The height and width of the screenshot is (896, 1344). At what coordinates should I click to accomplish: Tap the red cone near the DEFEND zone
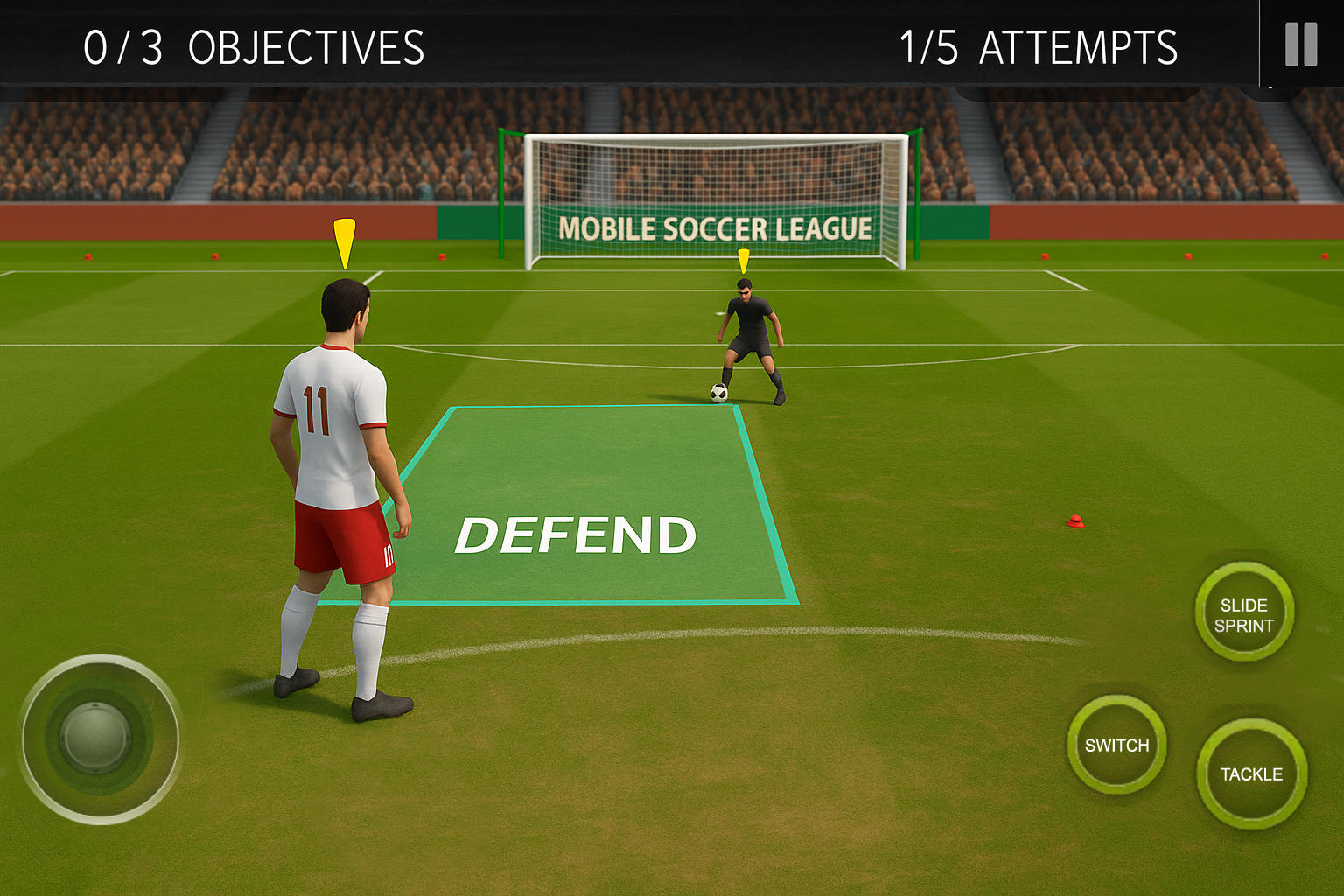coord(1074,522)
